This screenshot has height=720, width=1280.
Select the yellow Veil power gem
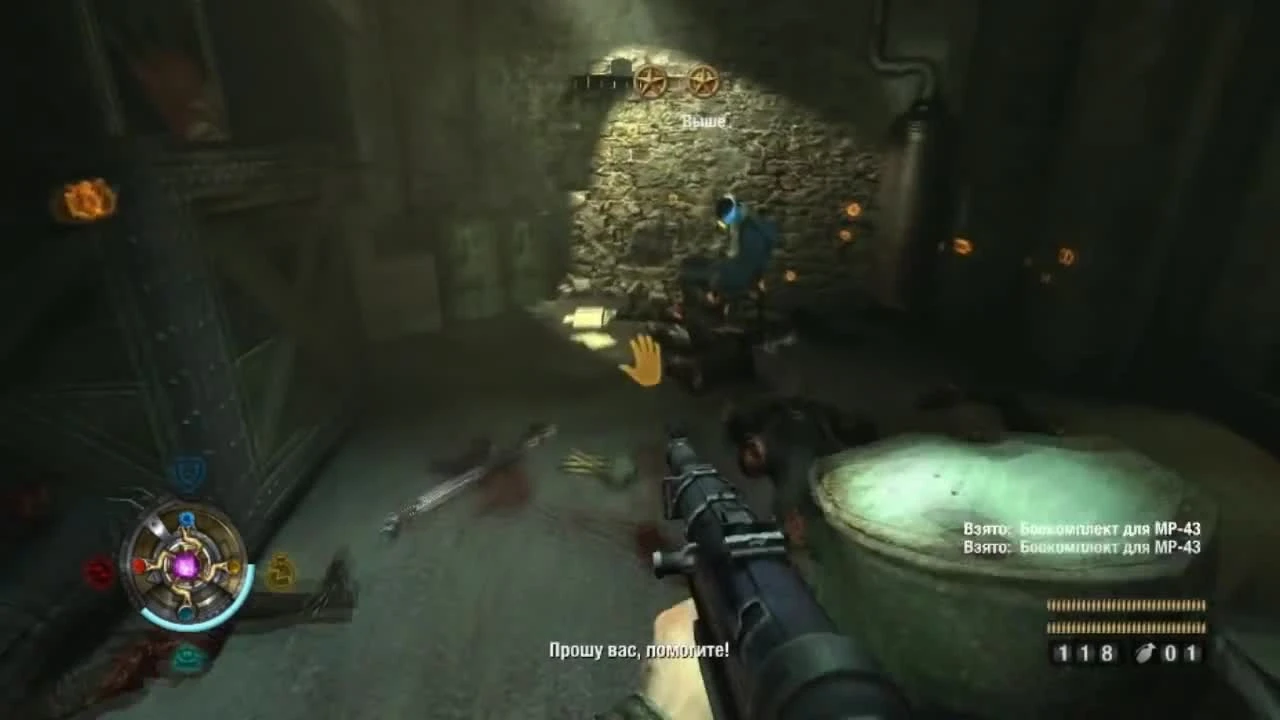pos(232,567)
